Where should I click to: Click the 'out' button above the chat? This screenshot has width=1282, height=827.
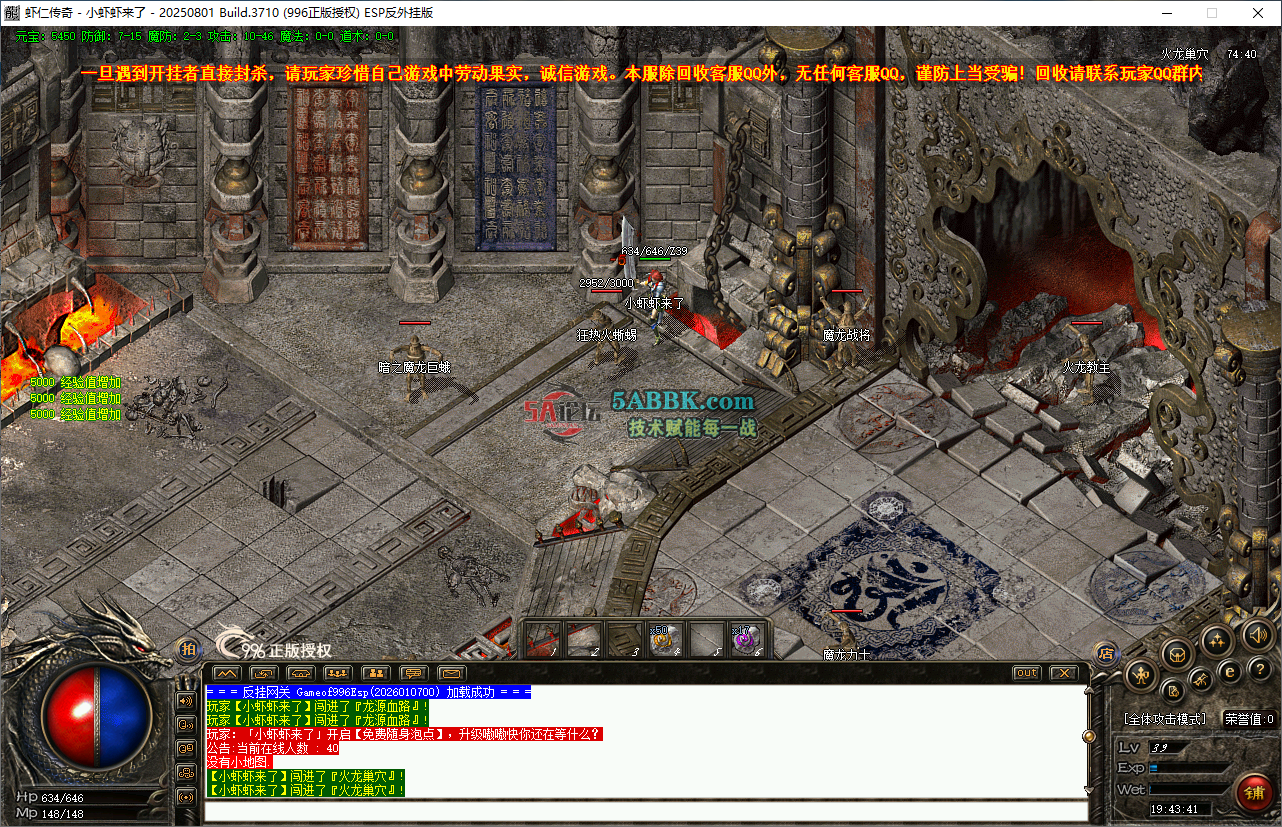click(1026, 673)
